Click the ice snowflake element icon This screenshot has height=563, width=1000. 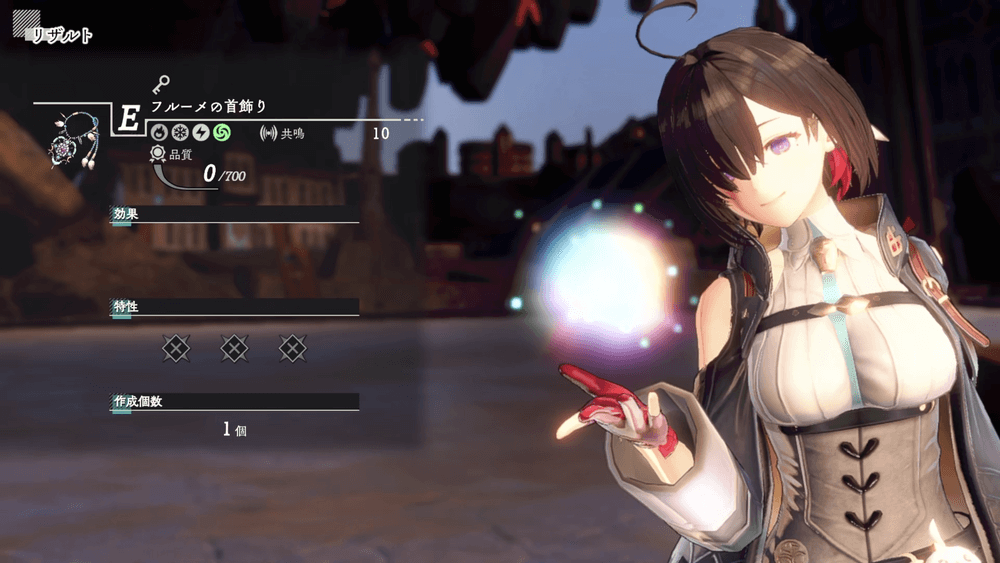point(179,132)
